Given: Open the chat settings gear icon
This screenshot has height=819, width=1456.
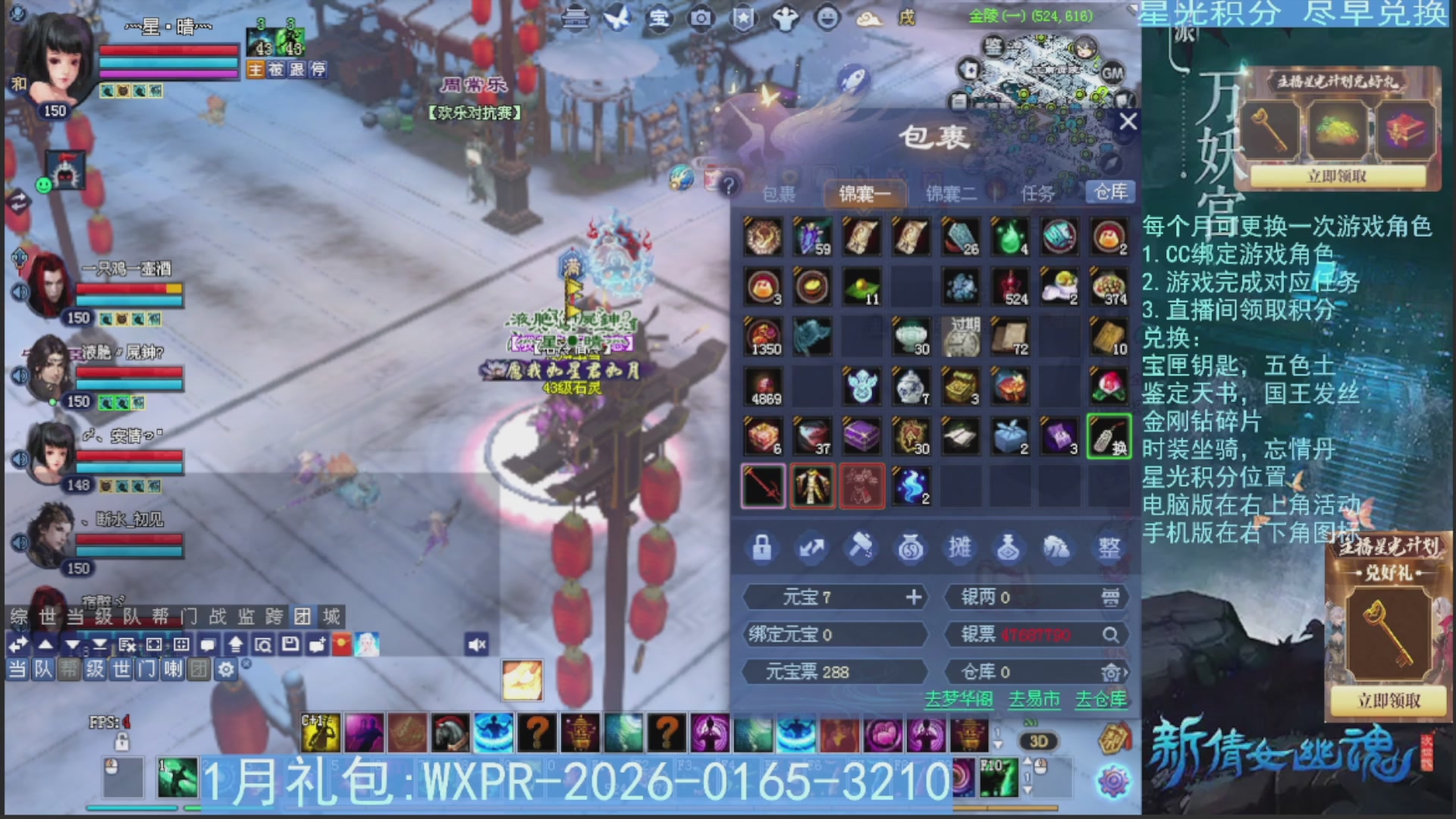Looking at the screenshot, I should click(225, 670).
